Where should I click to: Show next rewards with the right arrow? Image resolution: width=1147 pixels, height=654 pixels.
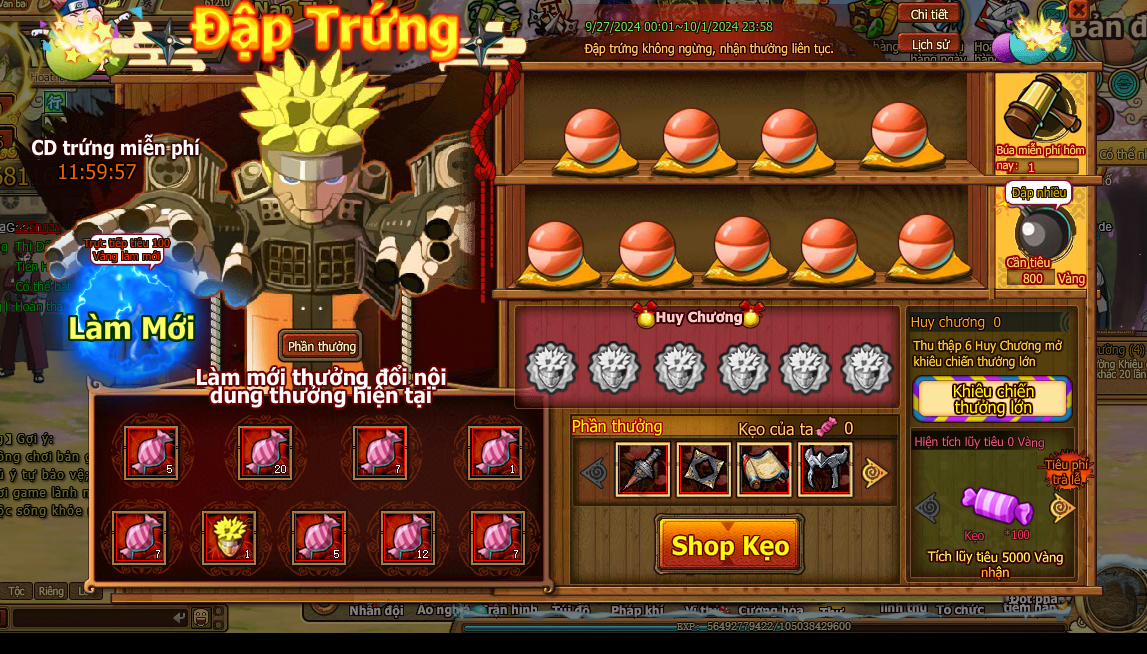pos(876,471)
